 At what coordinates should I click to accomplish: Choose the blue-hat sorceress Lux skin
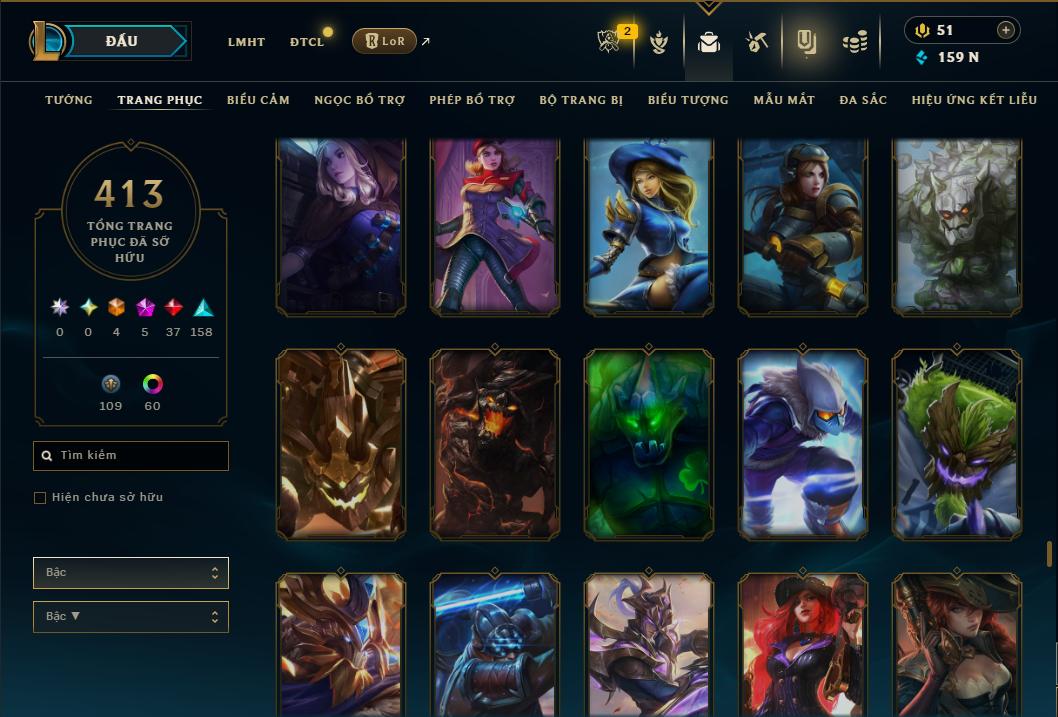pyautogui.click(x=649, y=228)
